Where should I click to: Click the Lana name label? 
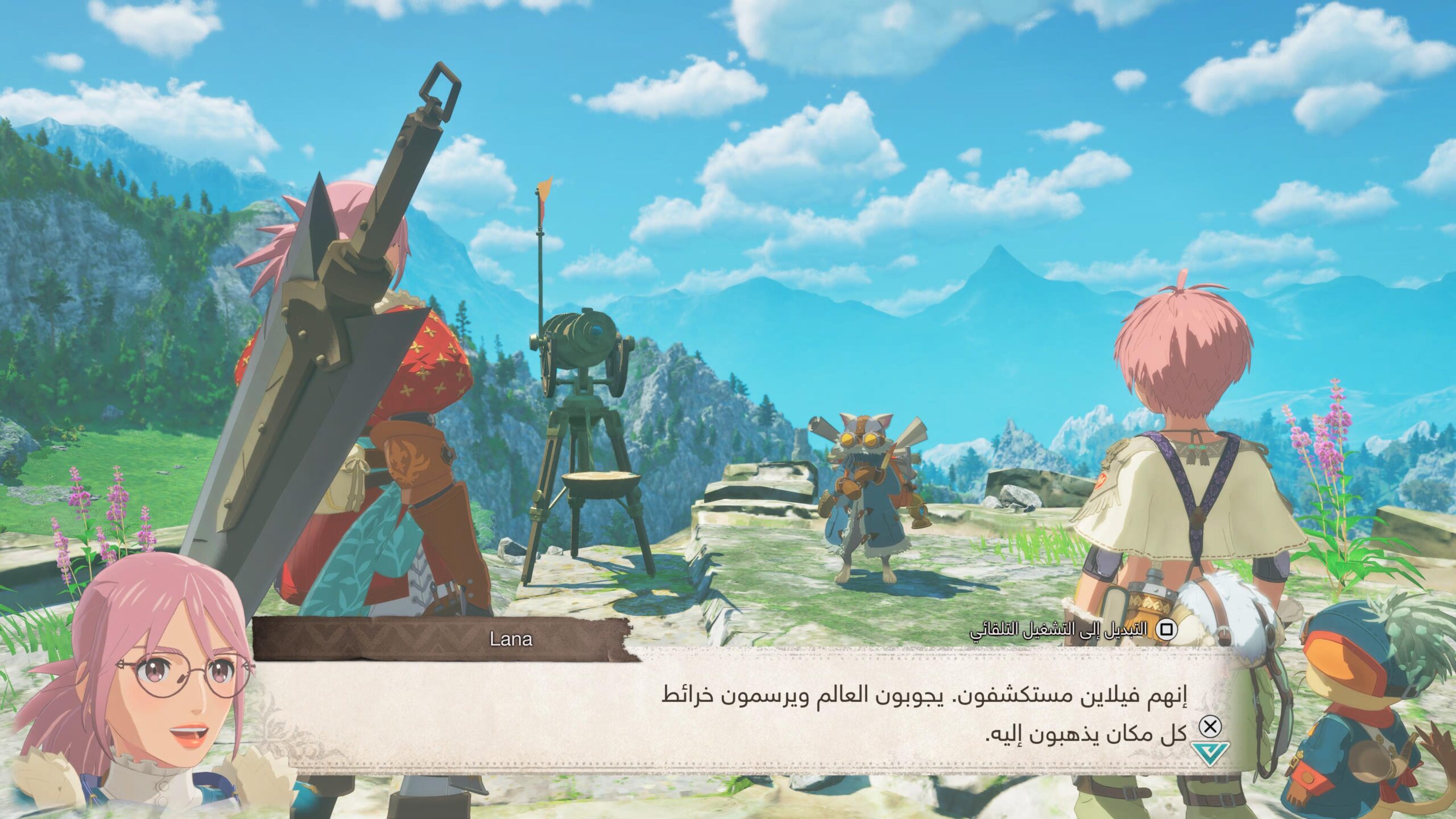click(509, 640)
